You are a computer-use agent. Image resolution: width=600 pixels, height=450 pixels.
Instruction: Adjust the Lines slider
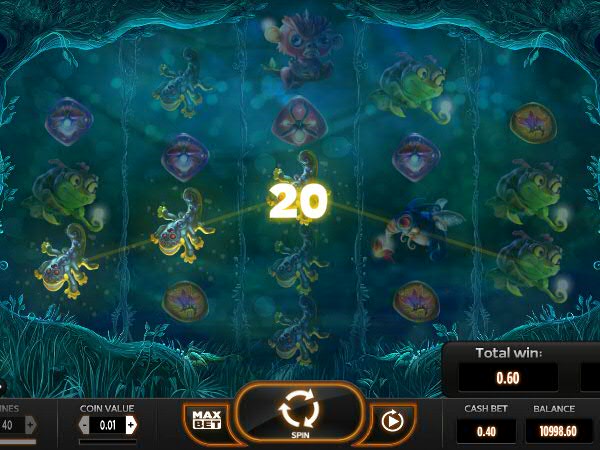18,440
